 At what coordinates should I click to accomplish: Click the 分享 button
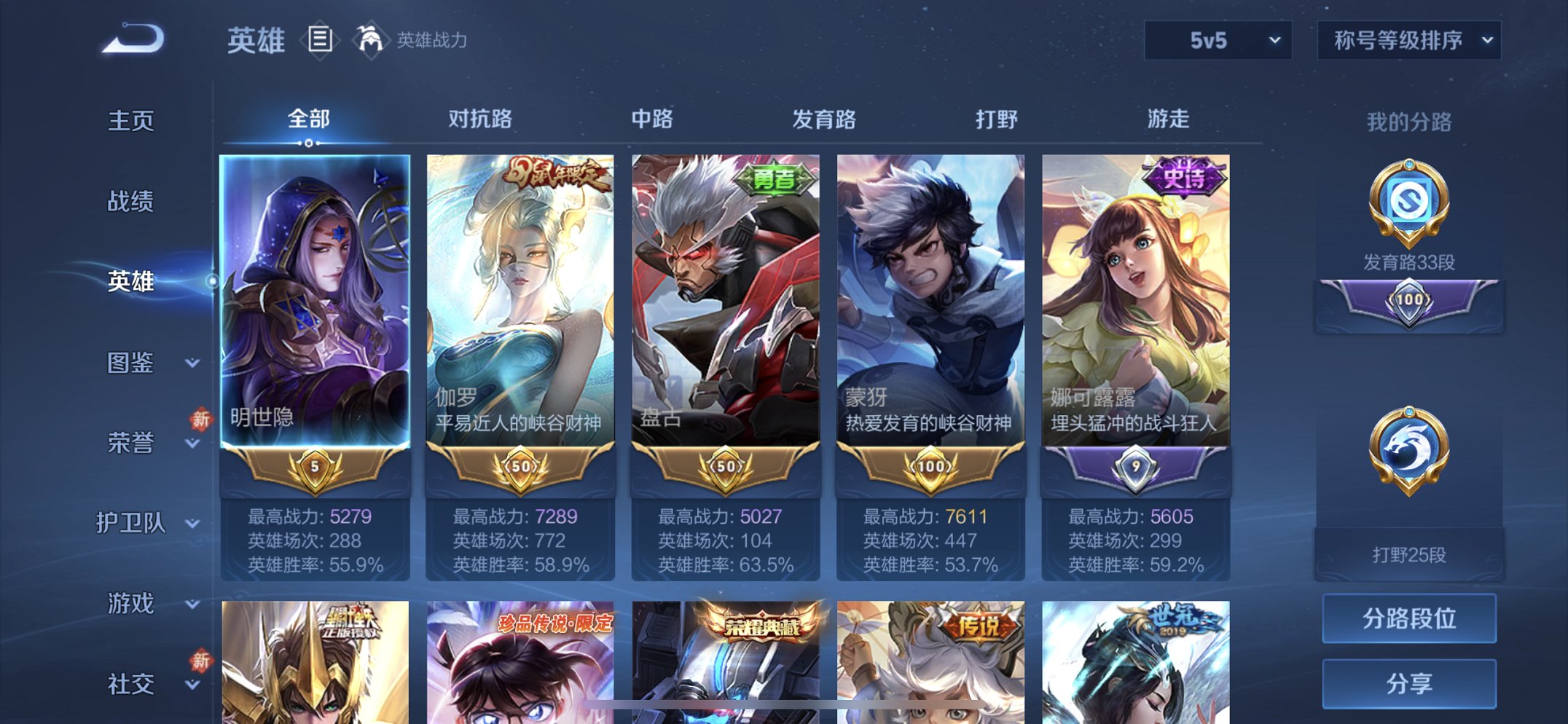click(x=1410, y=683)
